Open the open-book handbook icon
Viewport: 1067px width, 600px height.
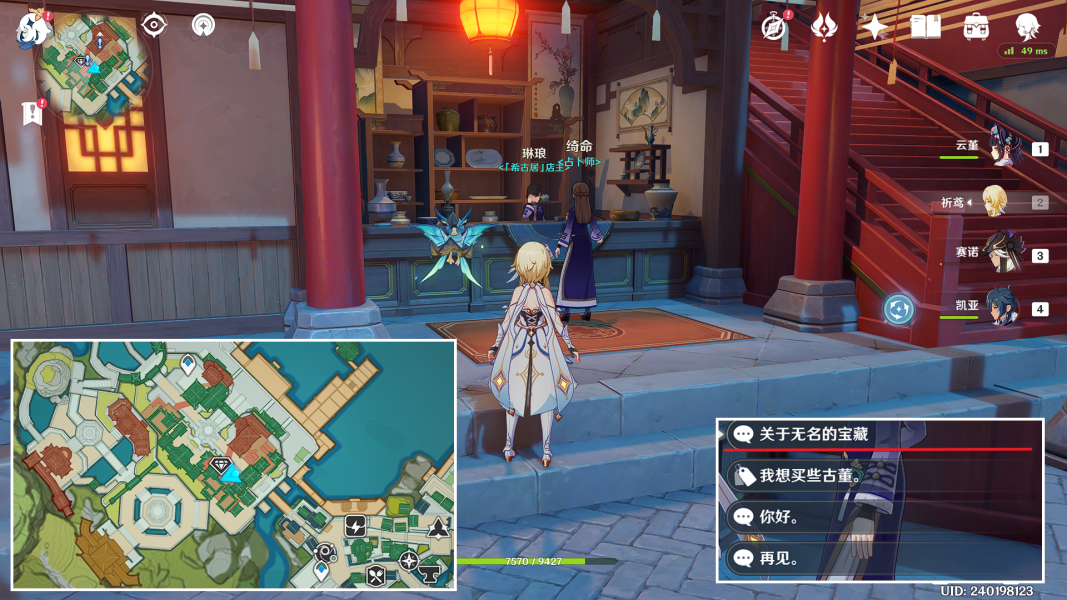coord(925,27)
